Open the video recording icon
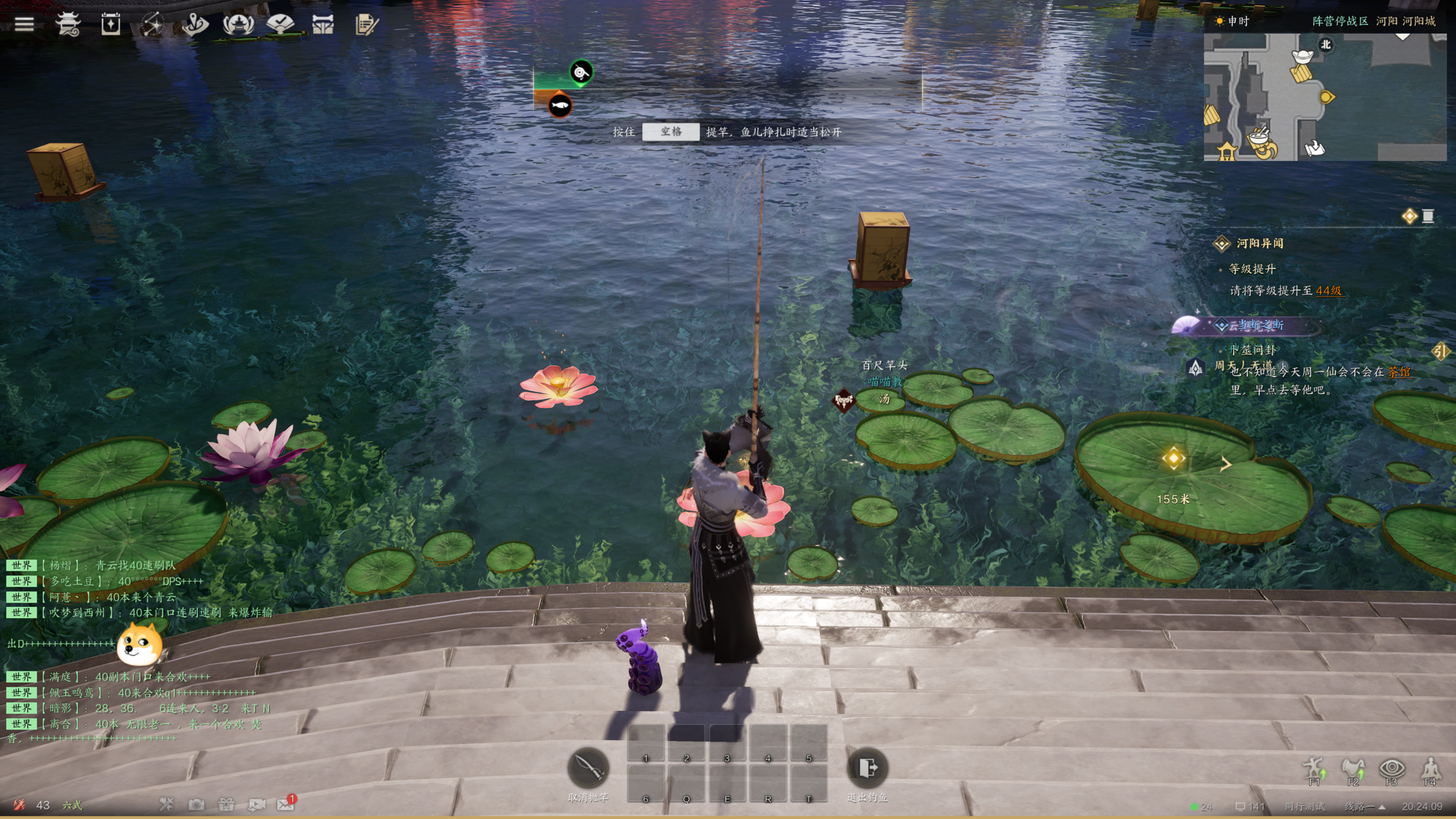 click(x=257, y=804)
